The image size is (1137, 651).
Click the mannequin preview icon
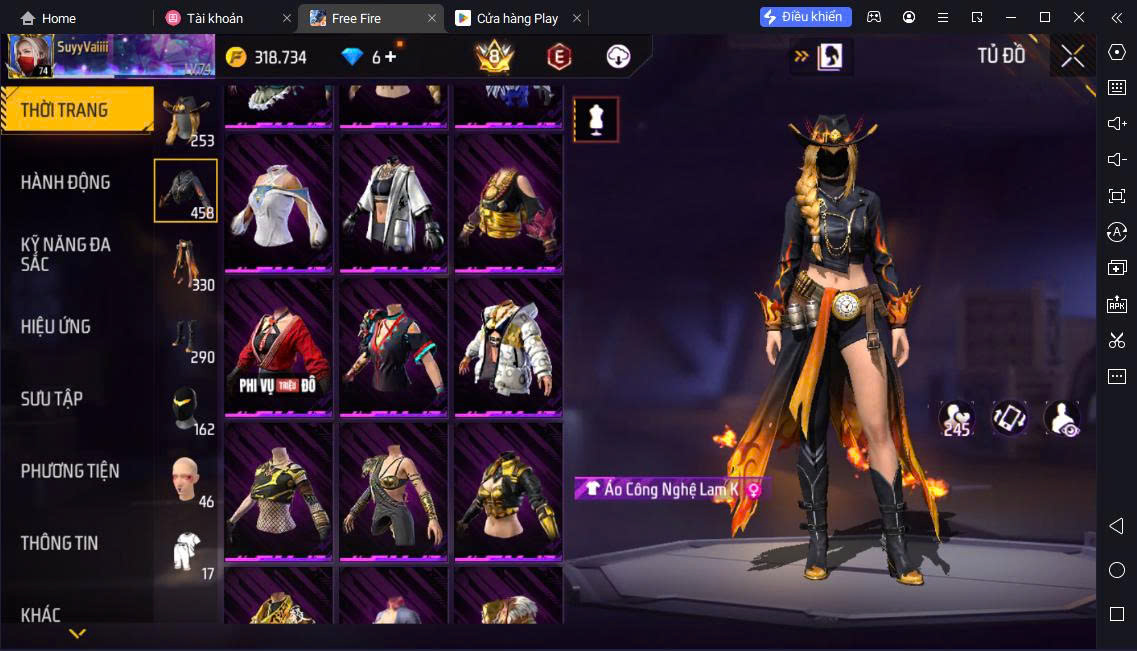click(x=596, y=120)
